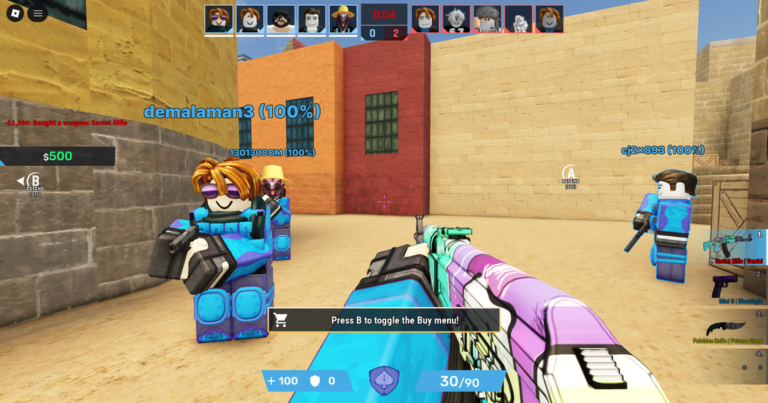The width and height of the screenshot is (768, 403).
Task: Open the hamburger menu beside the Roblox logo
Action: [x=38, y=14]
